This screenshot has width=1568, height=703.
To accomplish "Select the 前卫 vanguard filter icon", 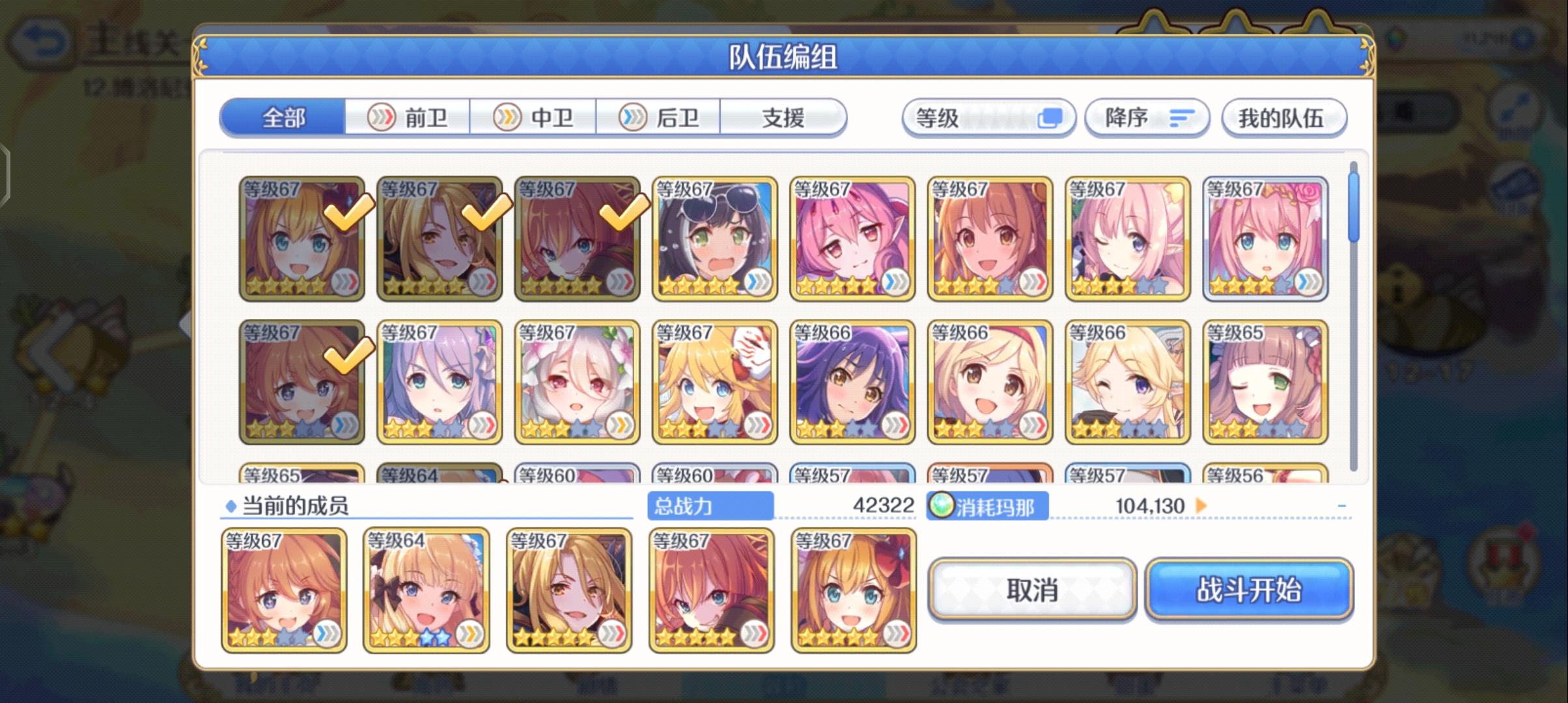I will 380,118.
